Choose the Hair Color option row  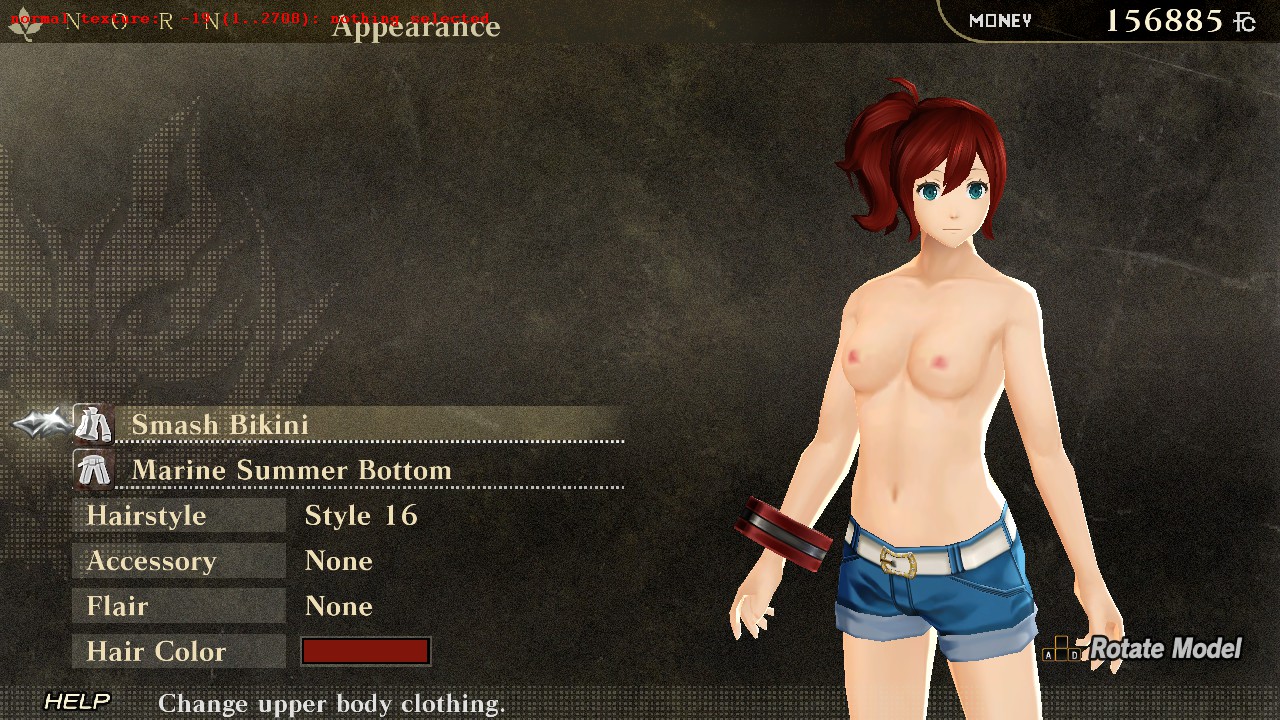pyautogui.click(x=156, y=652)
